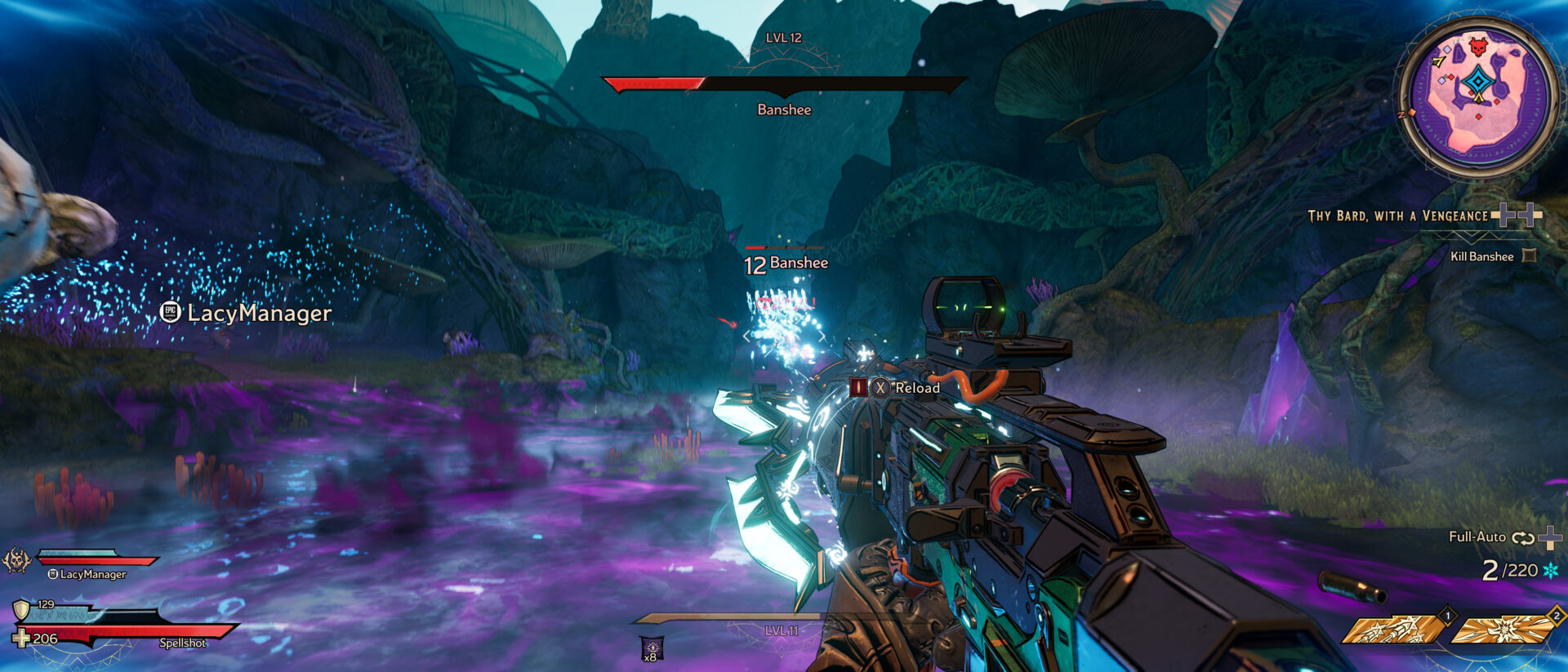The image size is (1568, 672).
Task: Click the crossed-weapons icon after the quest title
Action: (x=1516, y=215)
